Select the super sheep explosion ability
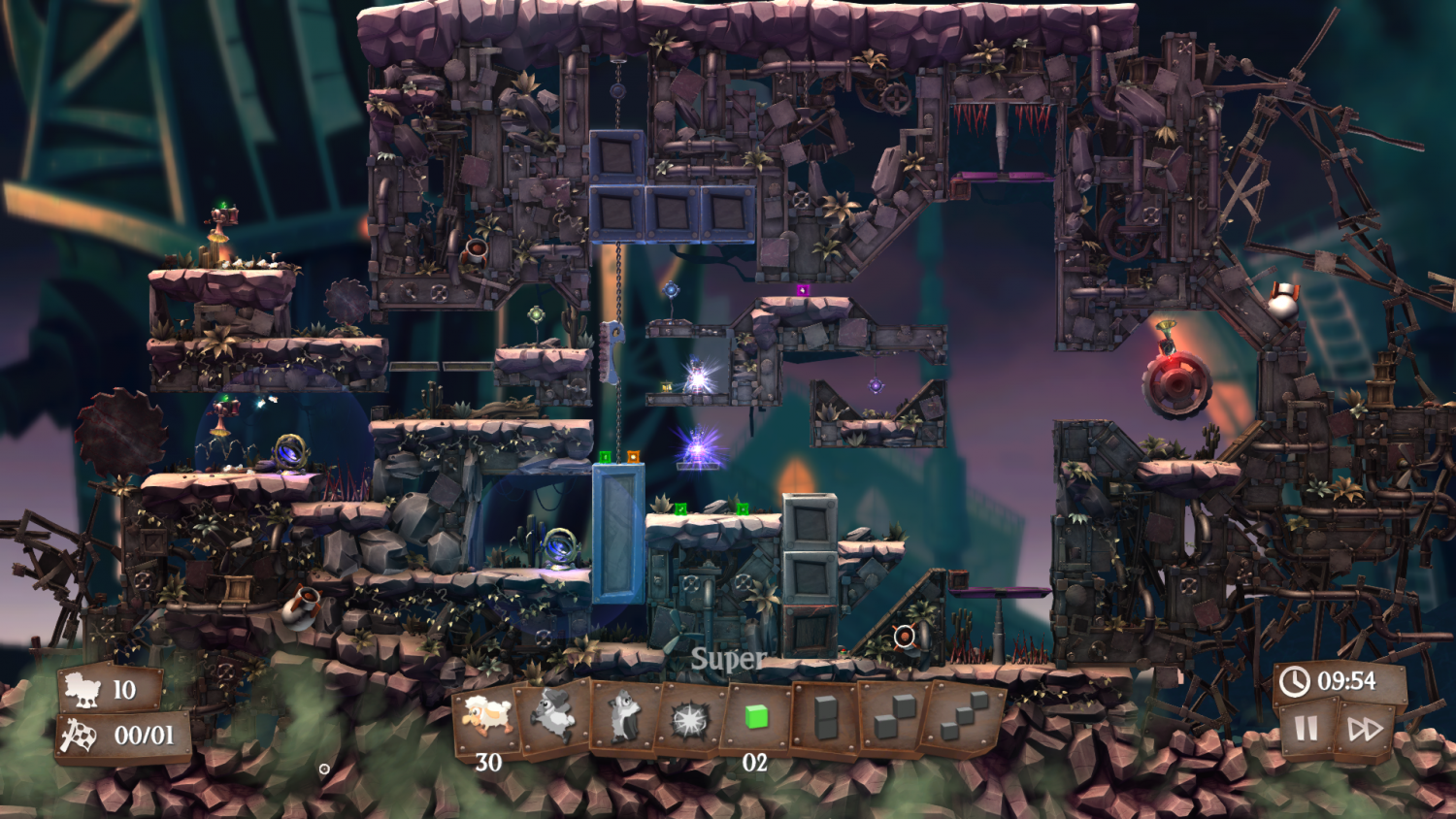 click(x=689, y=718)
